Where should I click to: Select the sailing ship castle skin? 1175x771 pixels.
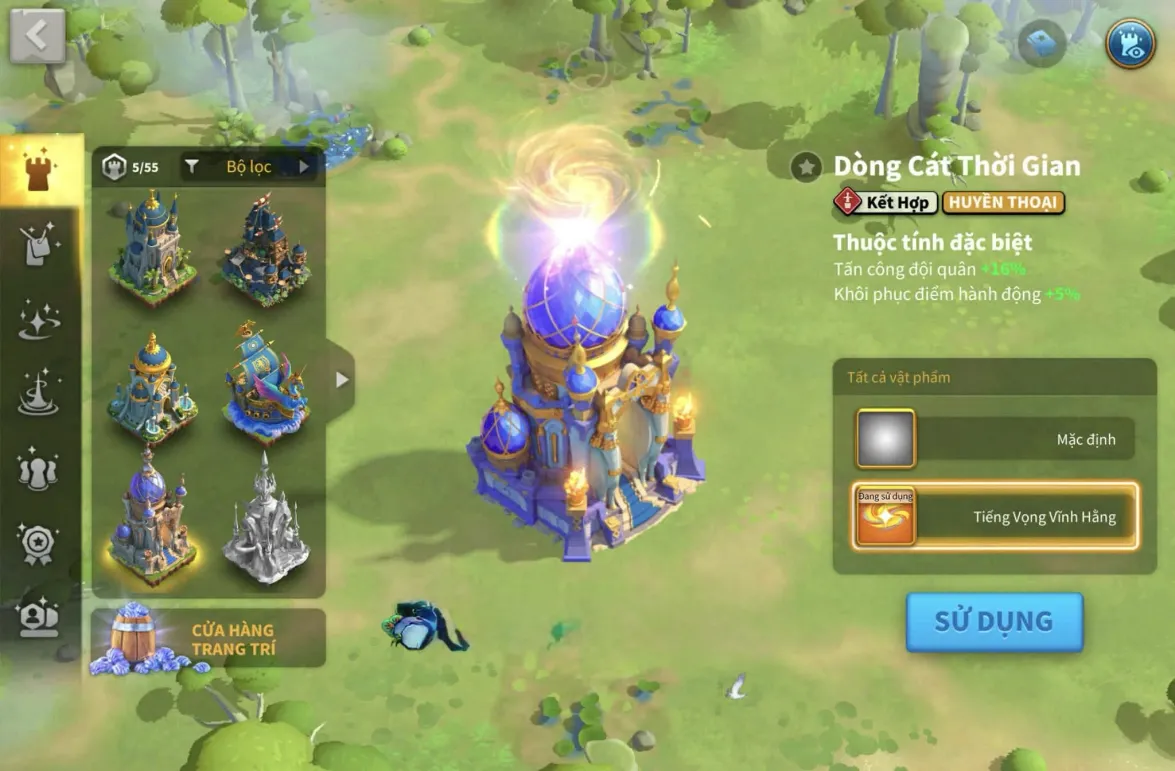click(266, 382)
